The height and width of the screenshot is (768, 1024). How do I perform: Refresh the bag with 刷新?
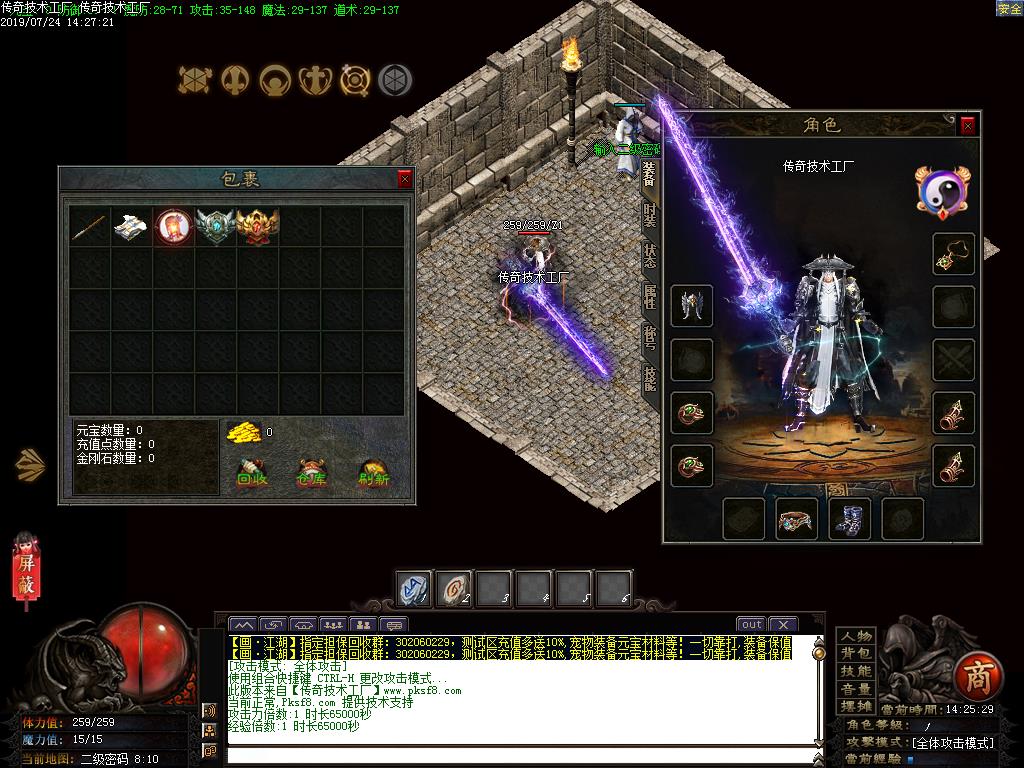point(374,472)
